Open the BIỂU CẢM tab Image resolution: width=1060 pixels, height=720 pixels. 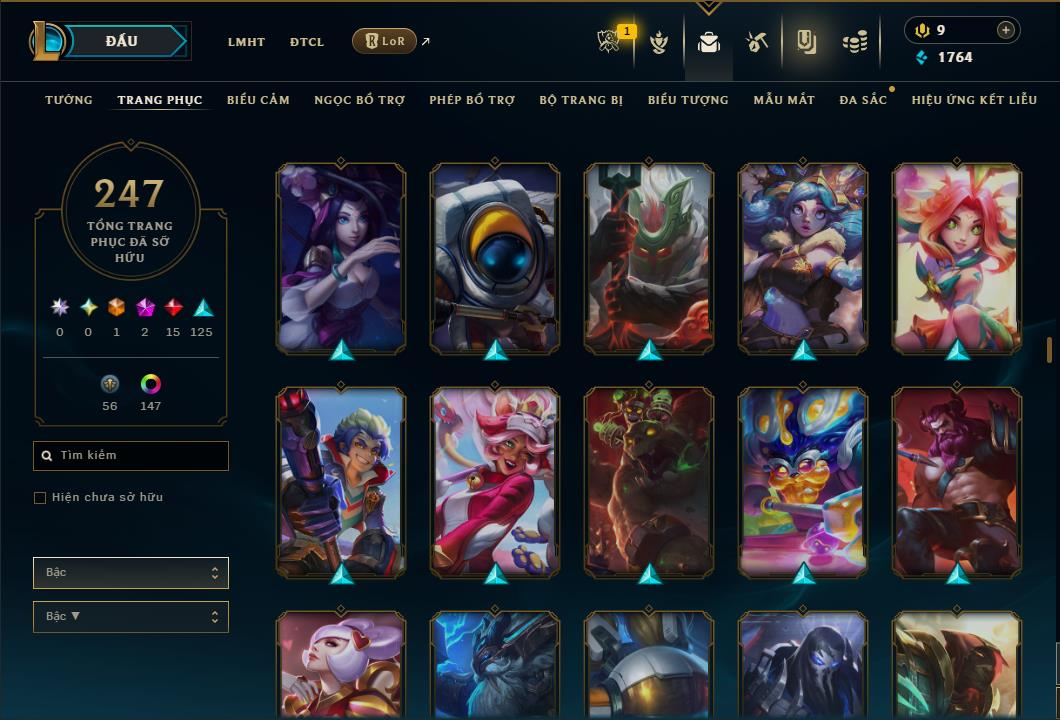[258, 100]
